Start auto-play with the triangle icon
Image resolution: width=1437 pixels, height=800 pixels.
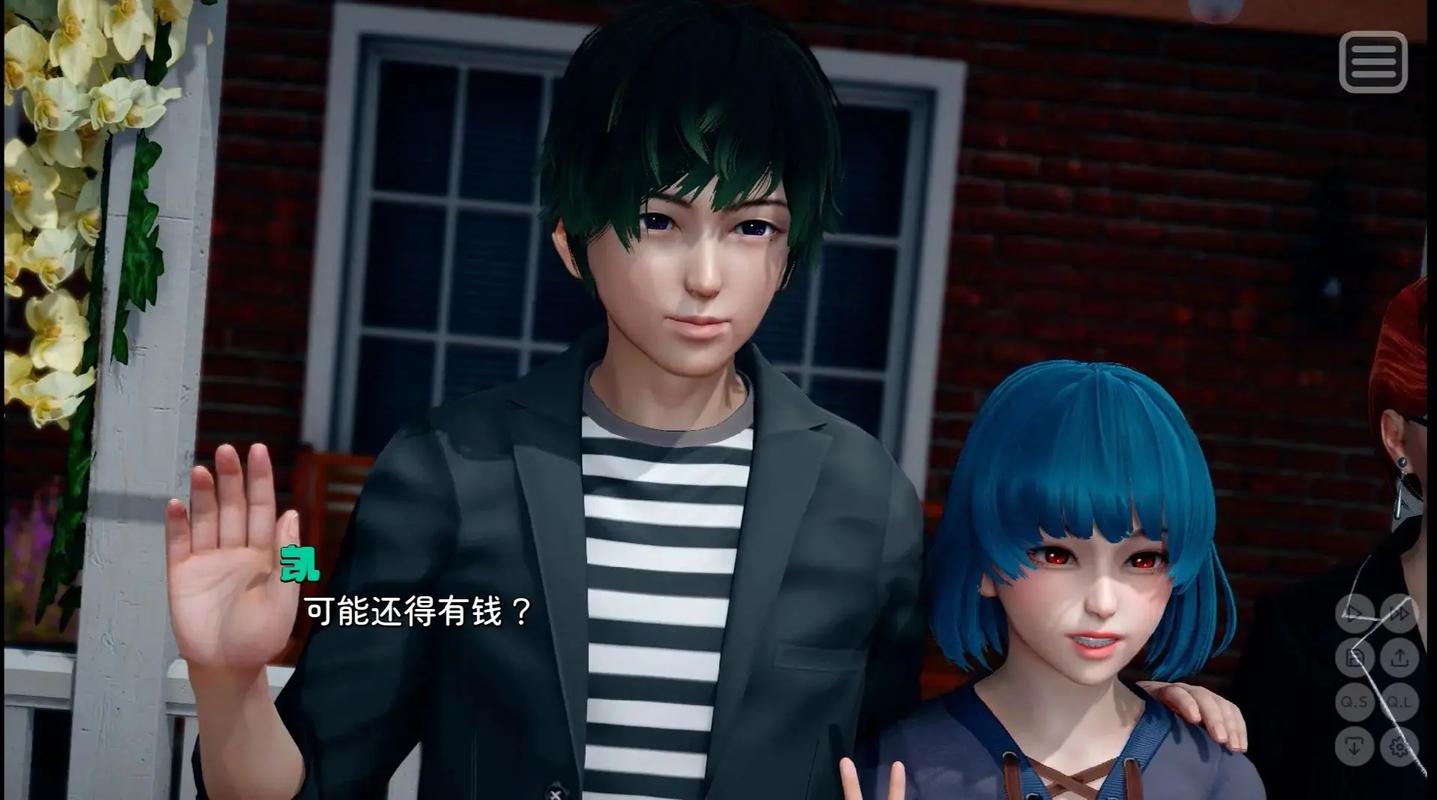(x=1352, y=613)
